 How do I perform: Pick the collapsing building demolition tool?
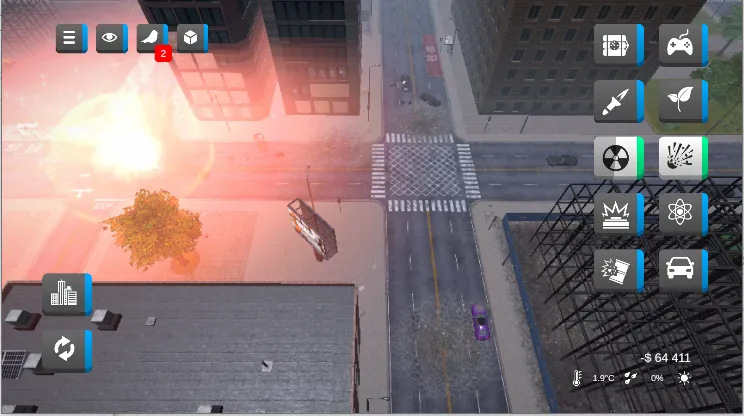(617, 269)
